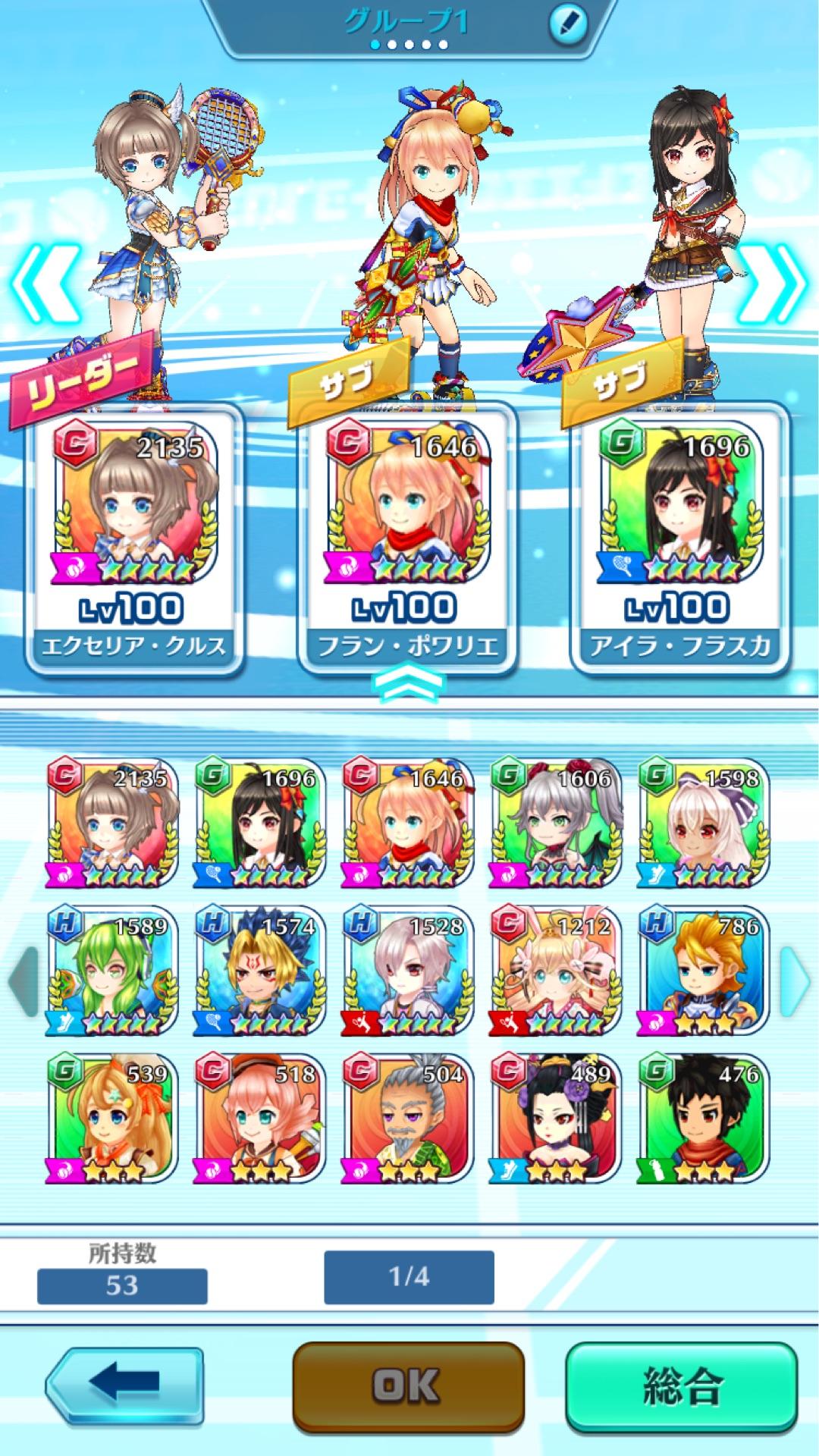
Task: Pick the white-haired character with power 1598
Action: pos(704,824)
